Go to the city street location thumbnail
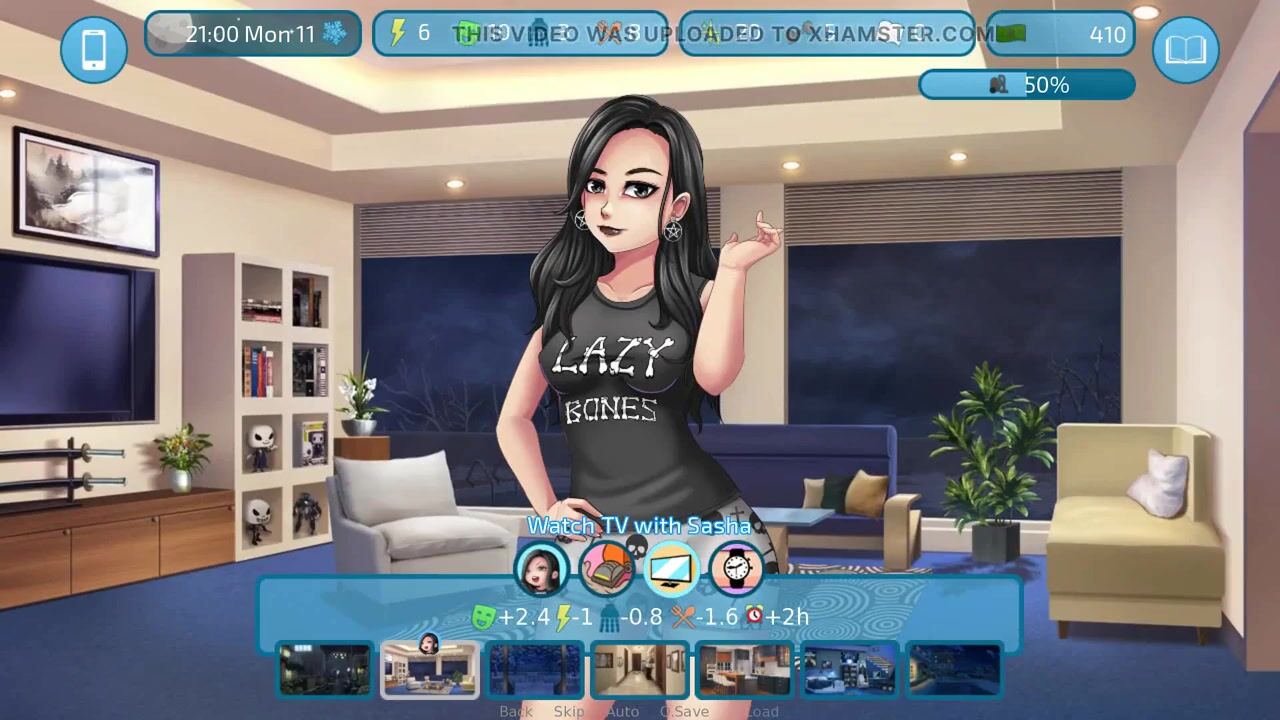 [325, 669]
